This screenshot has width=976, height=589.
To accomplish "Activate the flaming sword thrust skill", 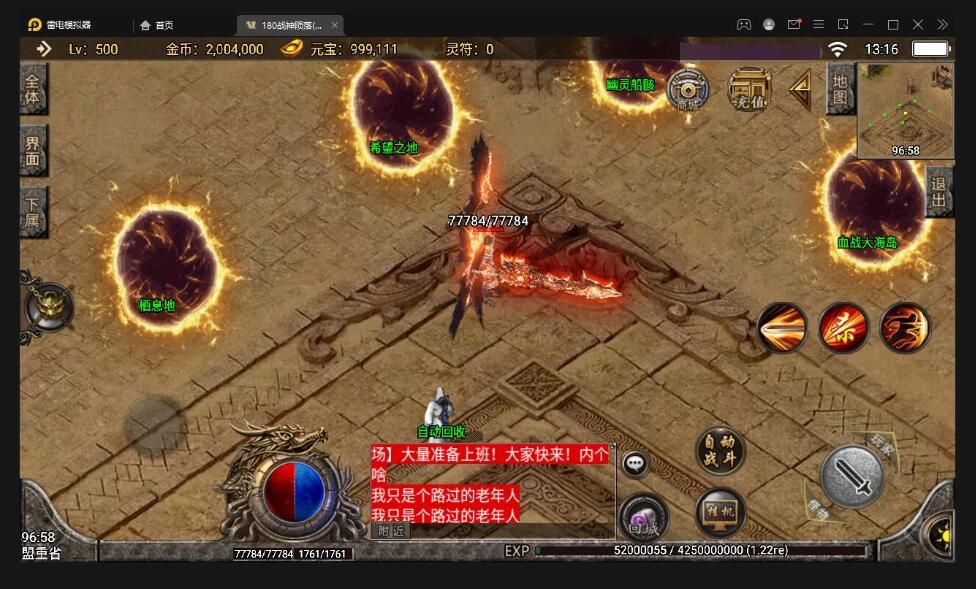I will coord(782,328).
